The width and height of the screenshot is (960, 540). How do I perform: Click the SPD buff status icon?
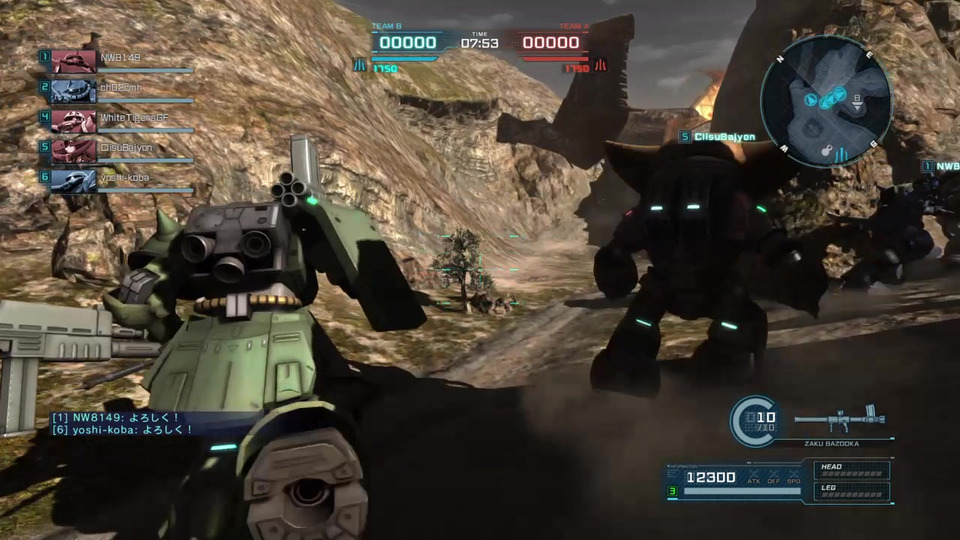tap(794, 476)
